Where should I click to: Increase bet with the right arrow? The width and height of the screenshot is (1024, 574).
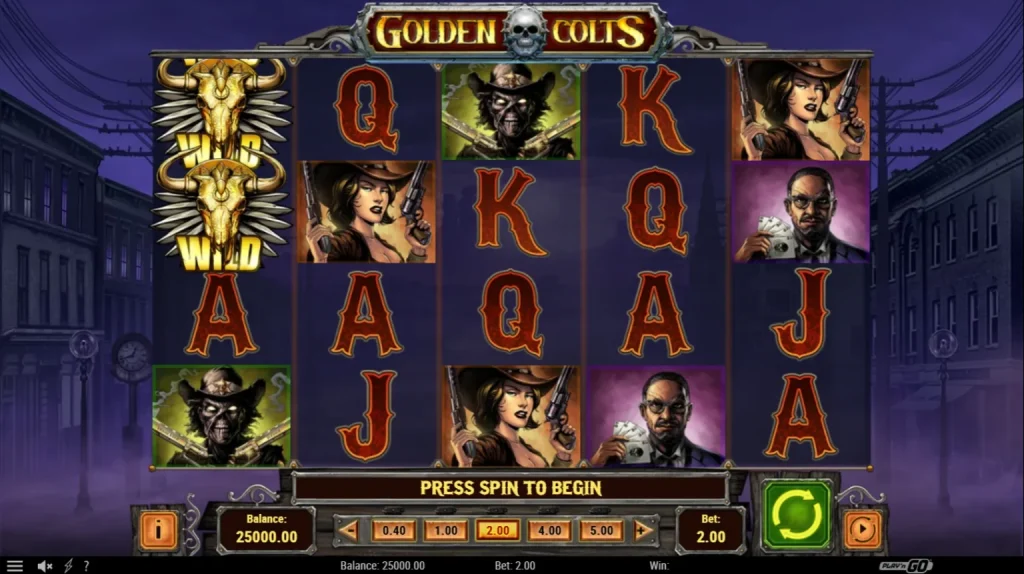tap(644, 530)
